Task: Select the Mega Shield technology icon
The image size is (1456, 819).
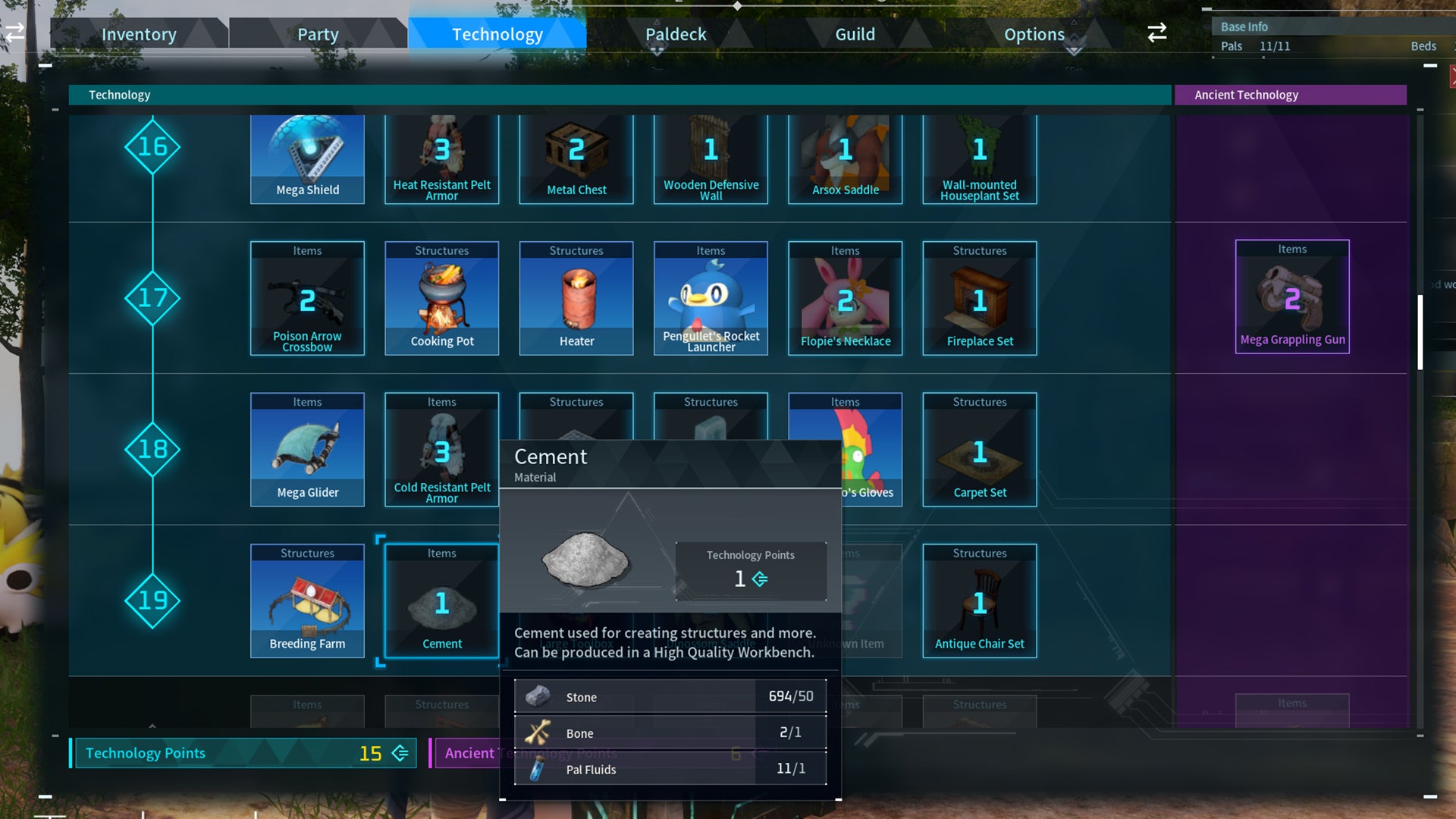Action: pyautogui.click(x=307, y=155)
